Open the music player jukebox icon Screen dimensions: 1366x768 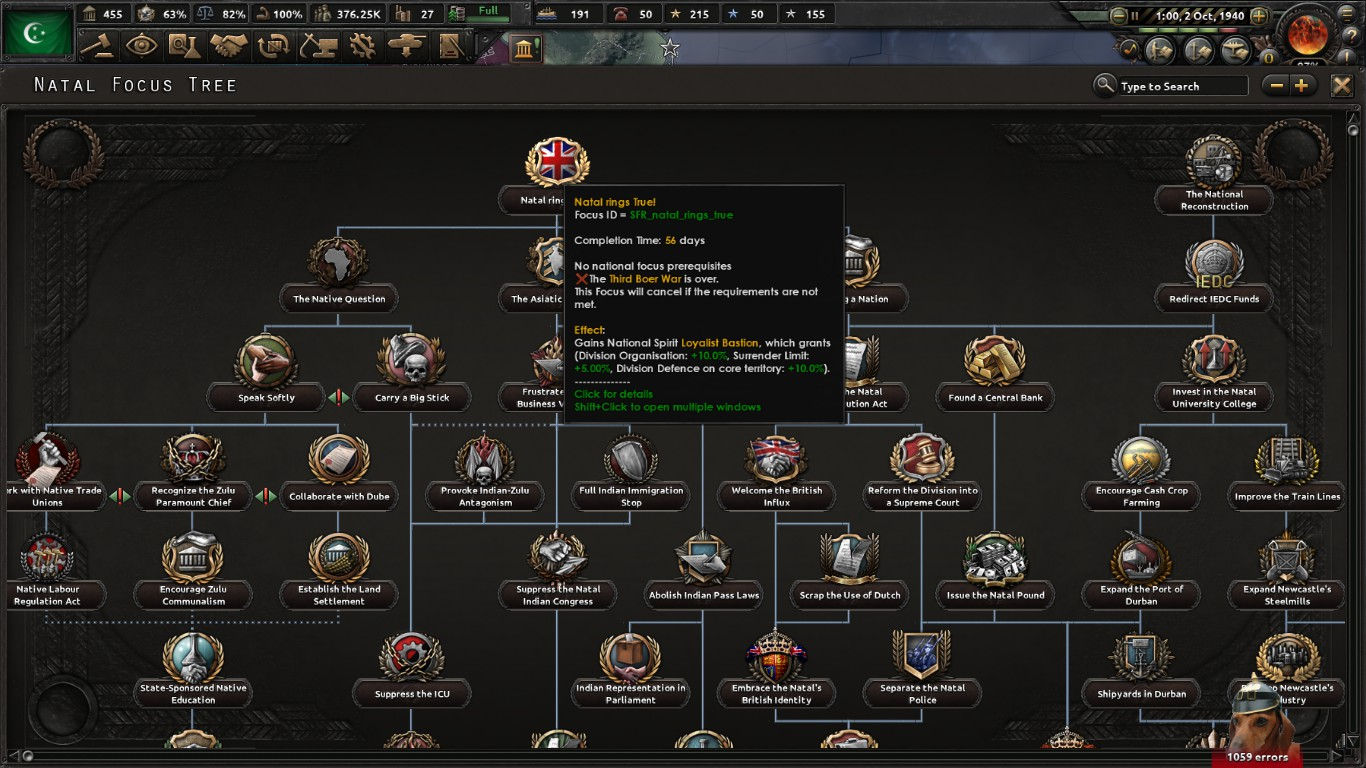coord(1129,47)
